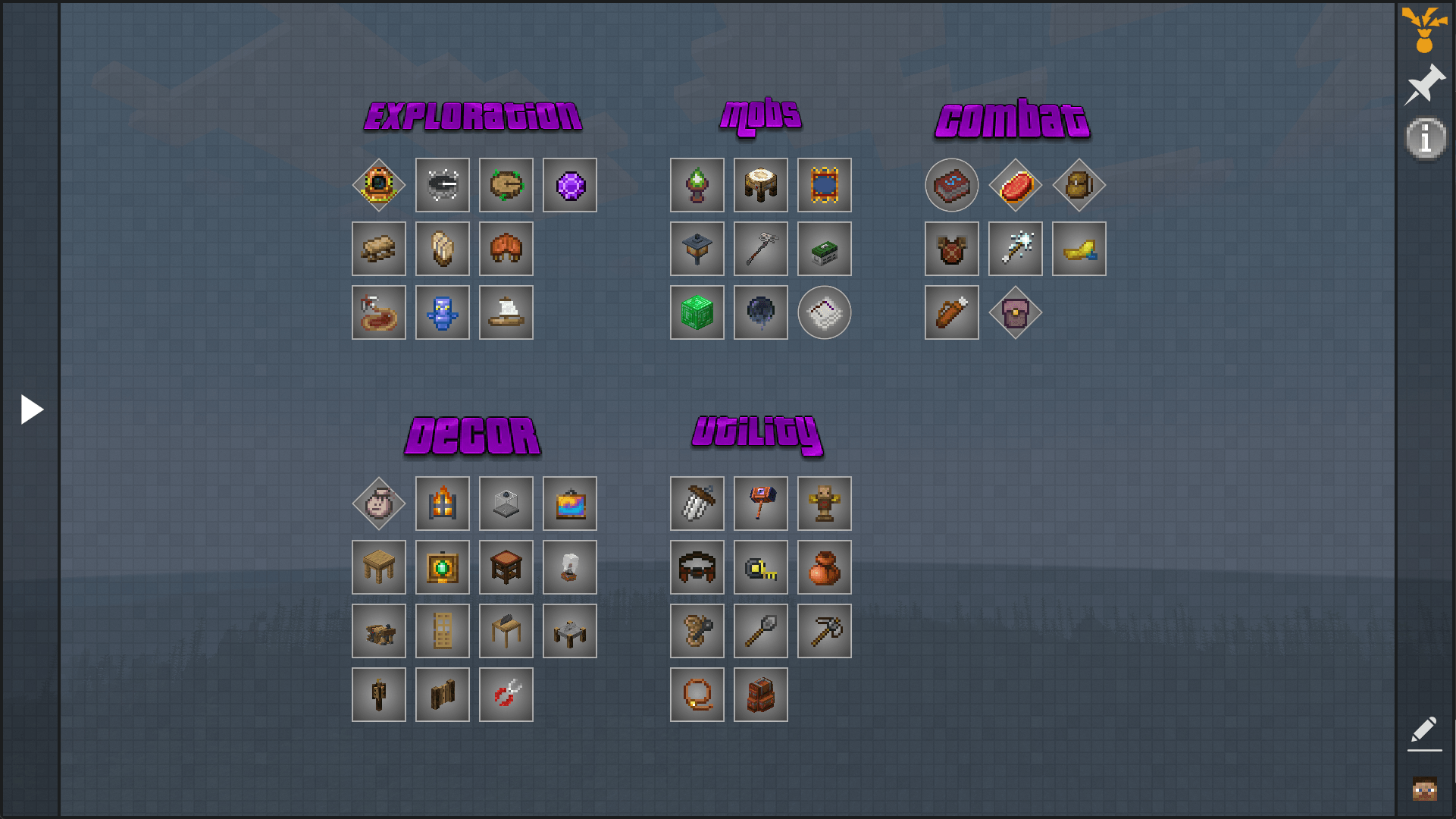This screenshot has width=1456, height=819.
Task: Select the backpack advancement in Utility
Action: (x=760, y=695)
